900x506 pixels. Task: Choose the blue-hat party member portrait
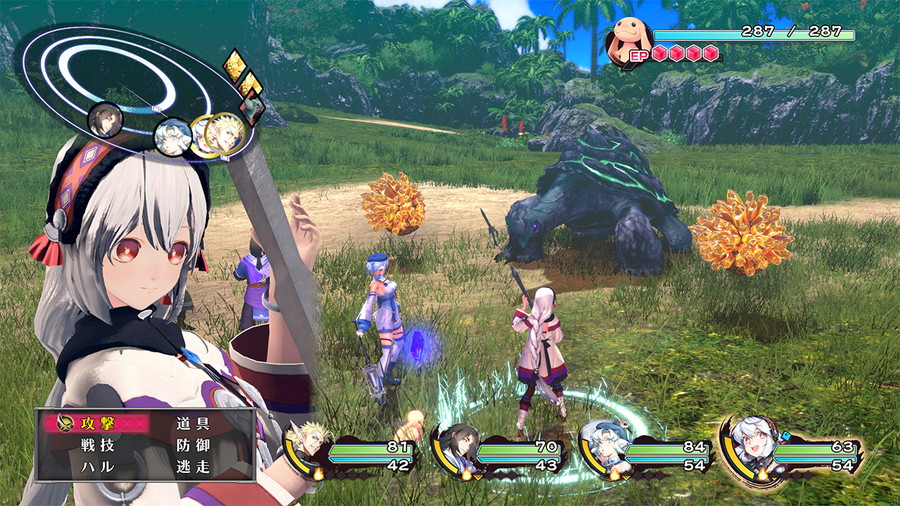click(606, 447)
